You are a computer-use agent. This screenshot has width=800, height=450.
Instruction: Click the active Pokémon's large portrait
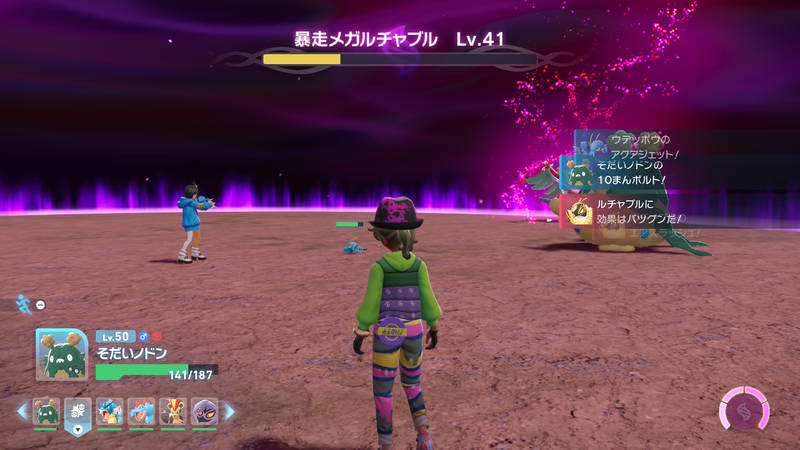(x=62, y=355)
